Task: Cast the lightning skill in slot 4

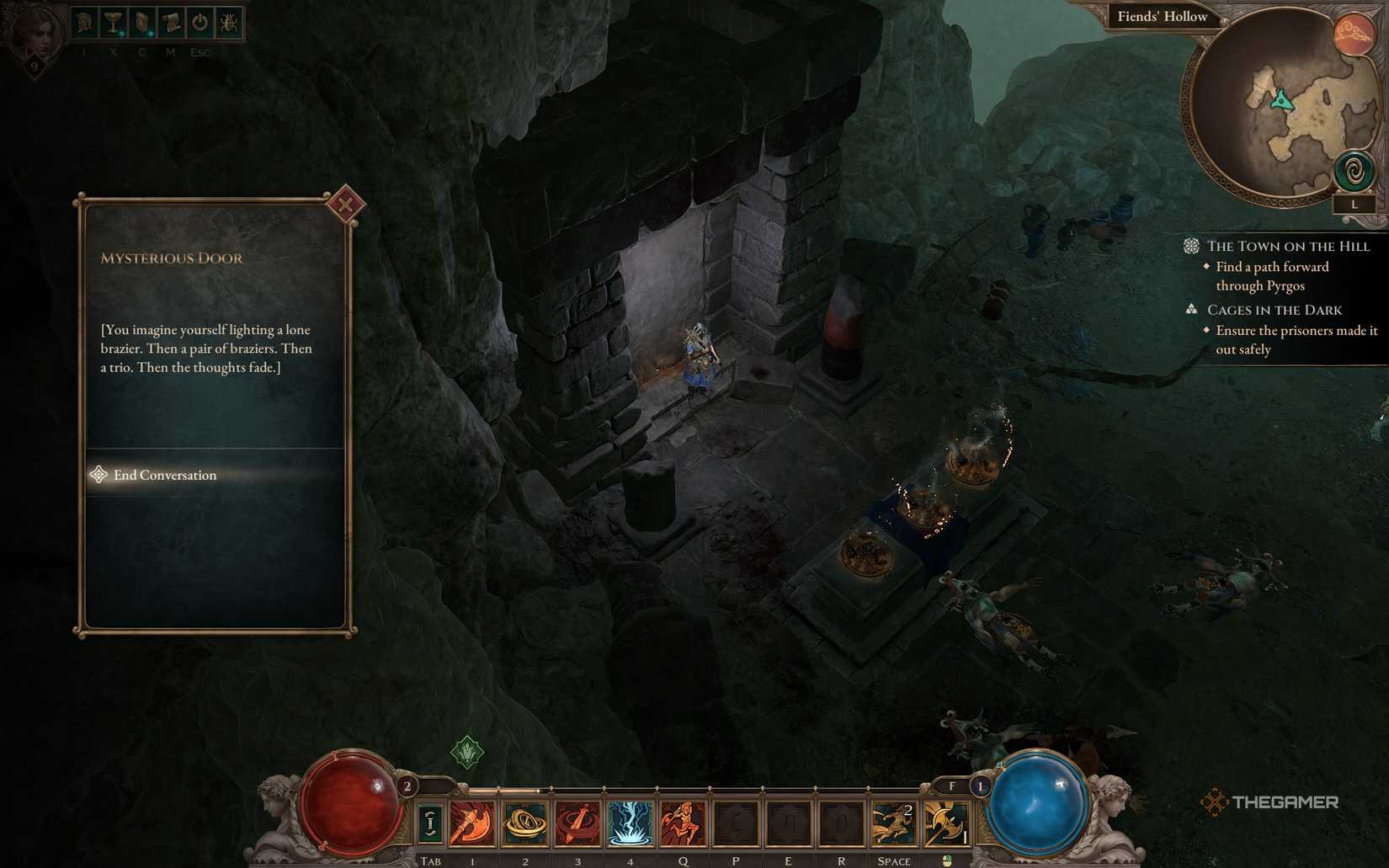Action: pyautogui.click(x=630, y=823)
